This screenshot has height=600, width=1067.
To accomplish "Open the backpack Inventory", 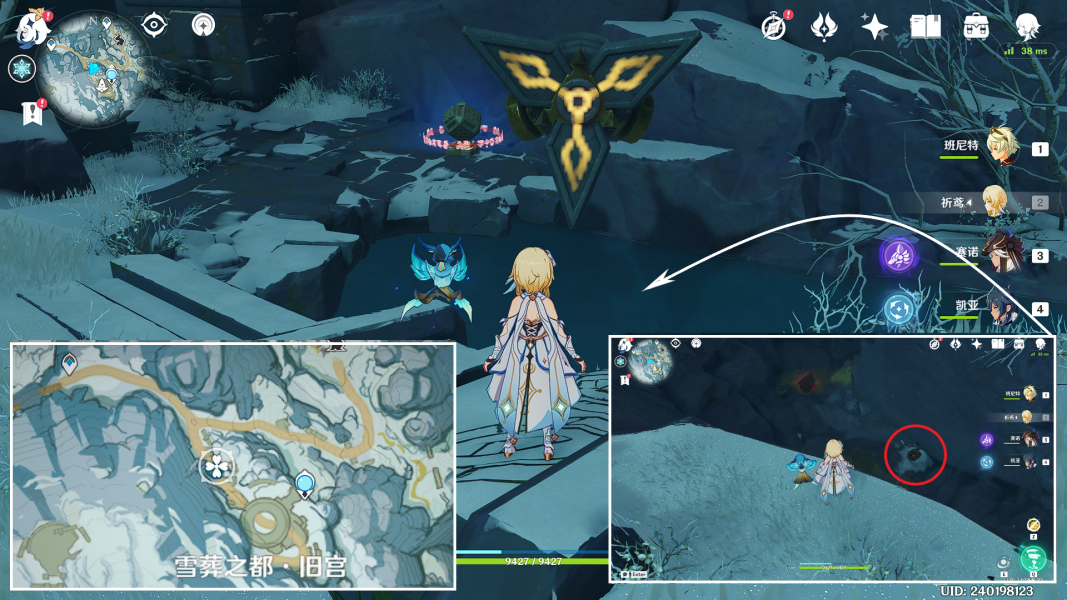I will (977, 27).
